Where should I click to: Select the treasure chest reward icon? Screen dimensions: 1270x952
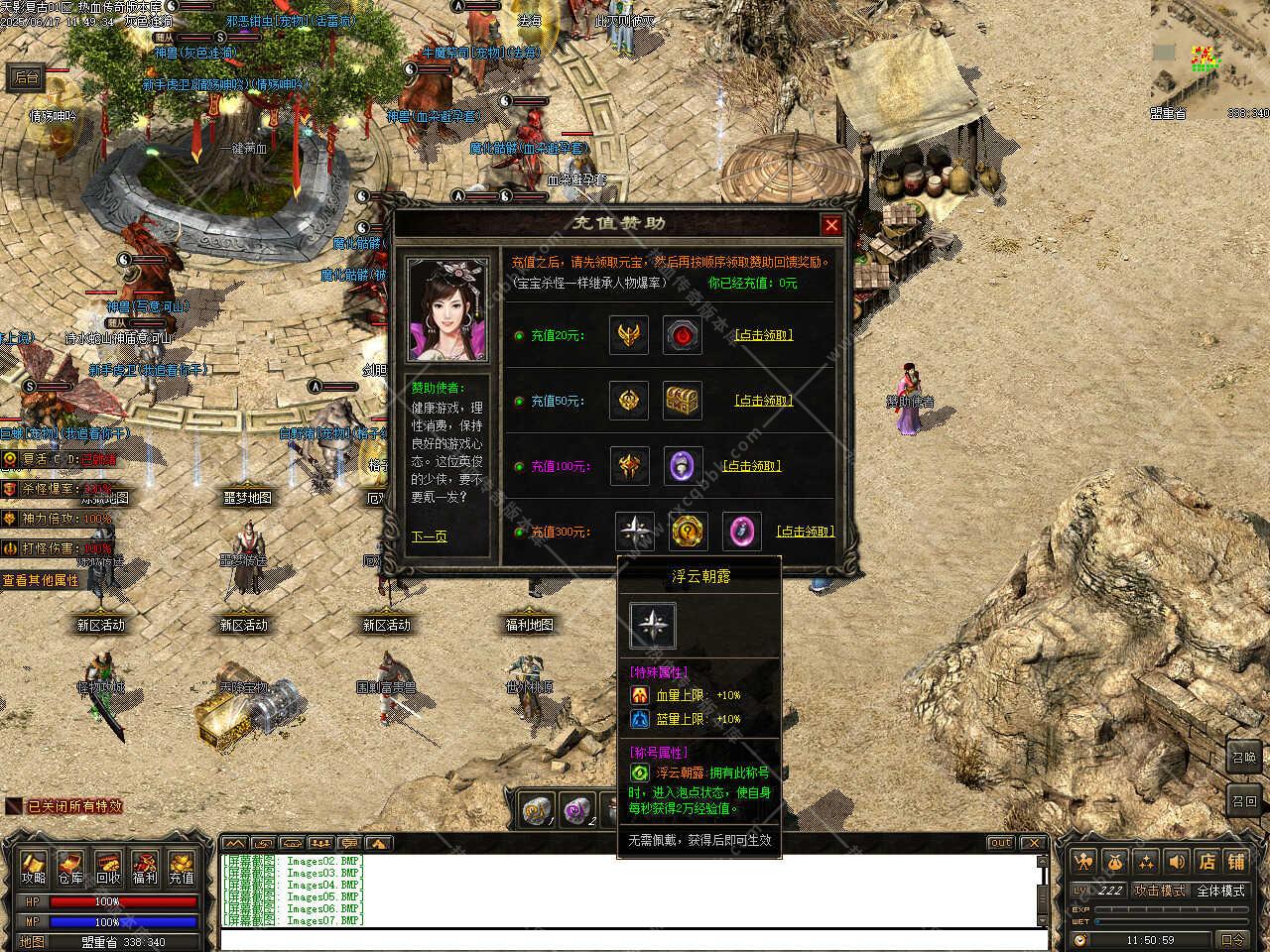[683, 401]
